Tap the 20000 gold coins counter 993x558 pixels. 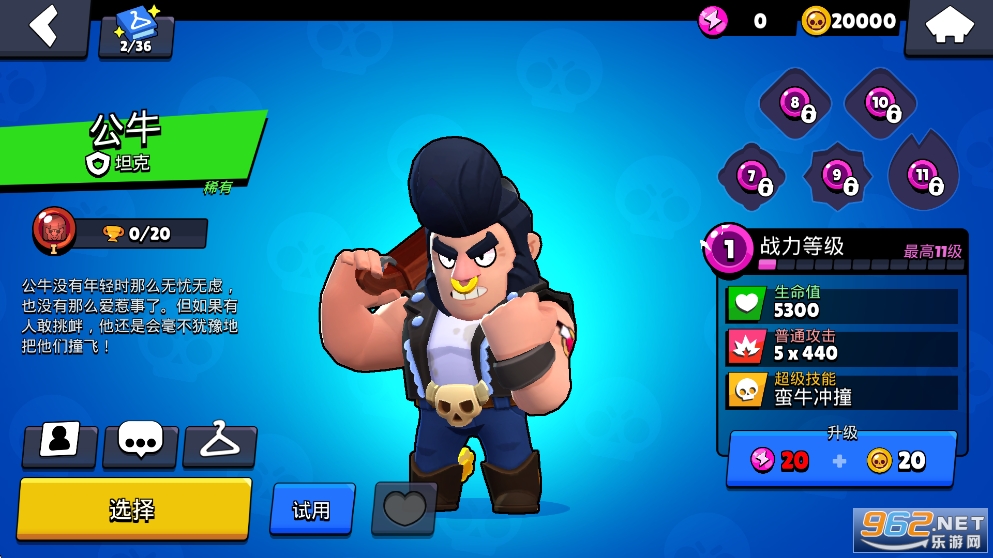point(849,20)
